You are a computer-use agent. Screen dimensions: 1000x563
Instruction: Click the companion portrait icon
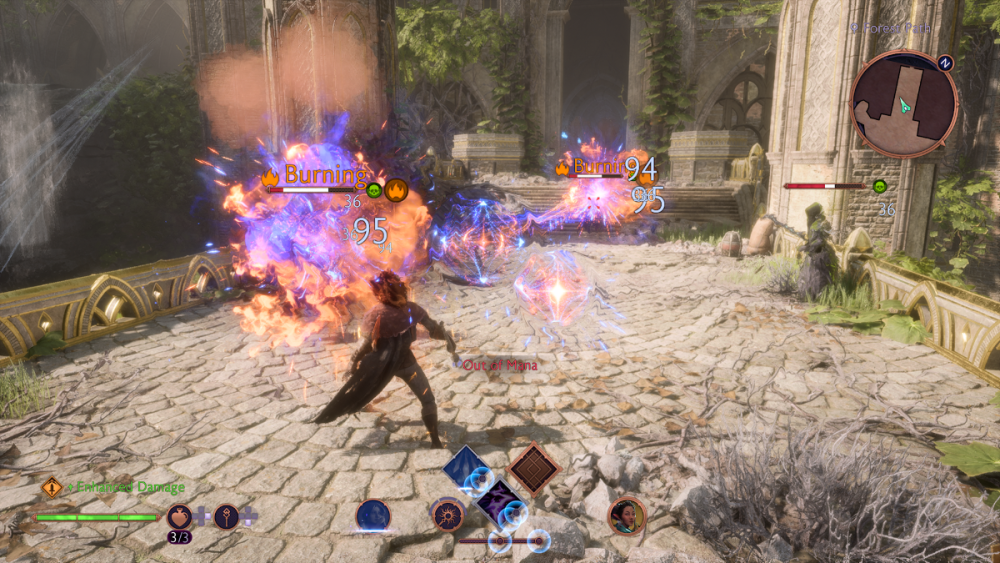(x=626, y=516)
